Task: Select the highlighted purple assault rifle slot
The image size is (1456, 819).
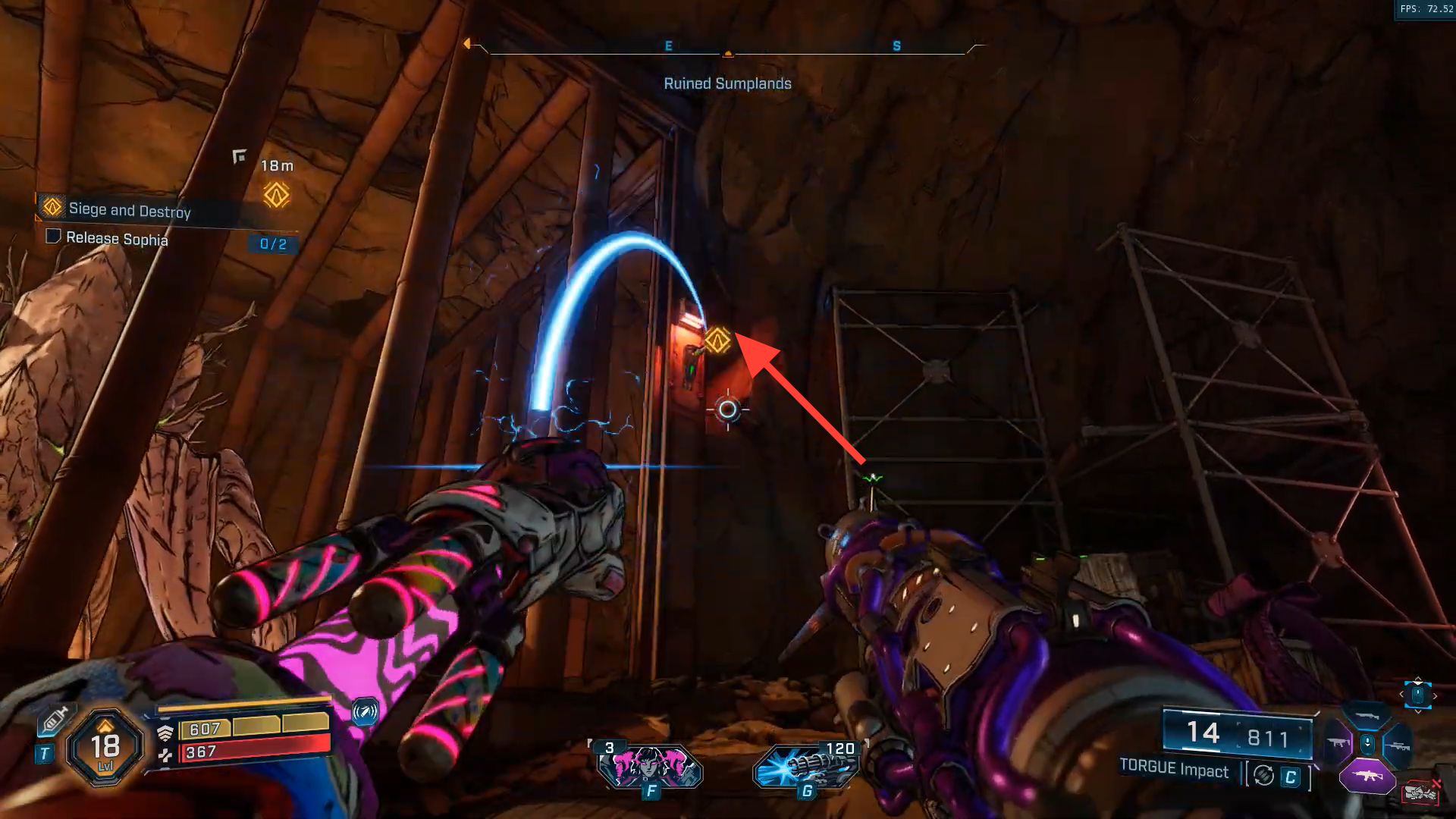Action: coord(1367,777)
